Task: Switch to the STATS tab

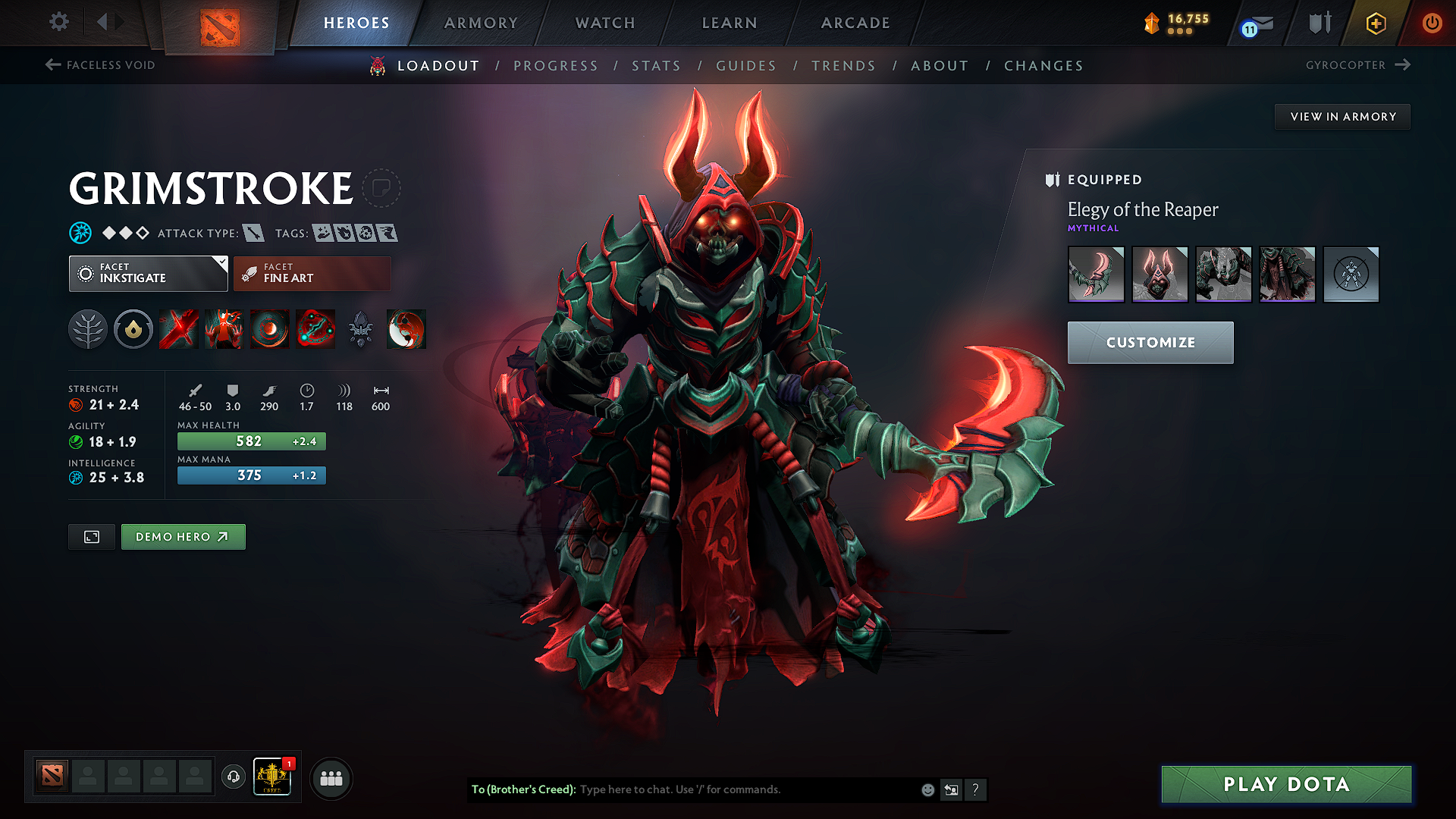Action: [x=657, y=65]
